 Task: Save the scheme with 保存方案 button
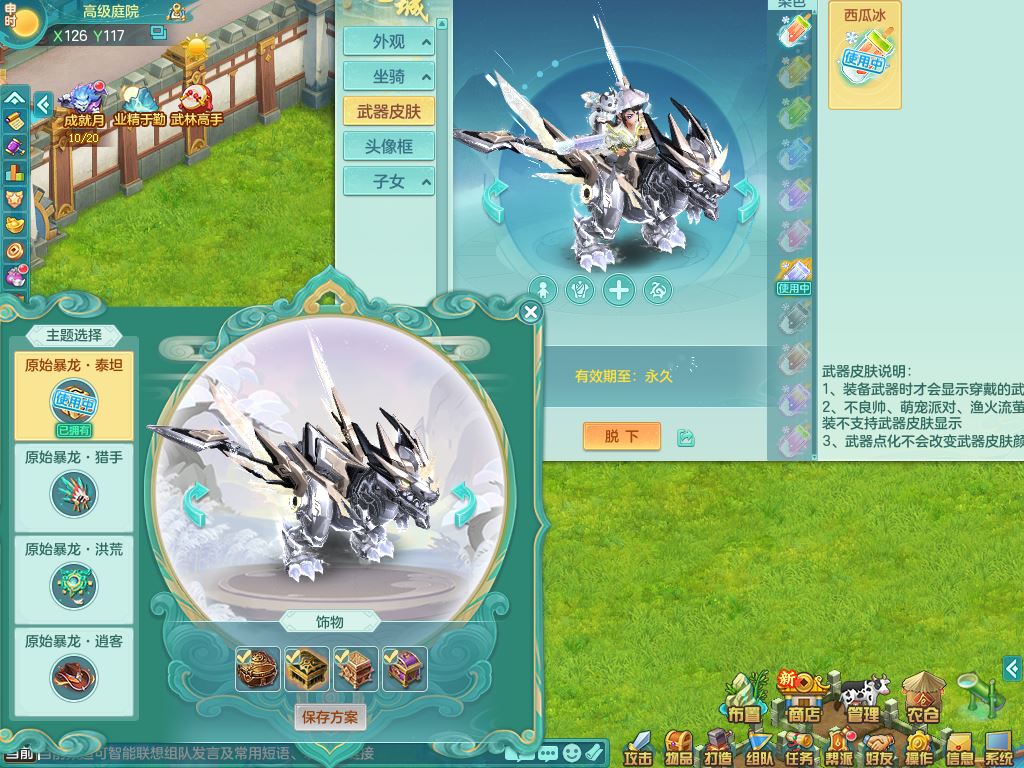[329, 717]
